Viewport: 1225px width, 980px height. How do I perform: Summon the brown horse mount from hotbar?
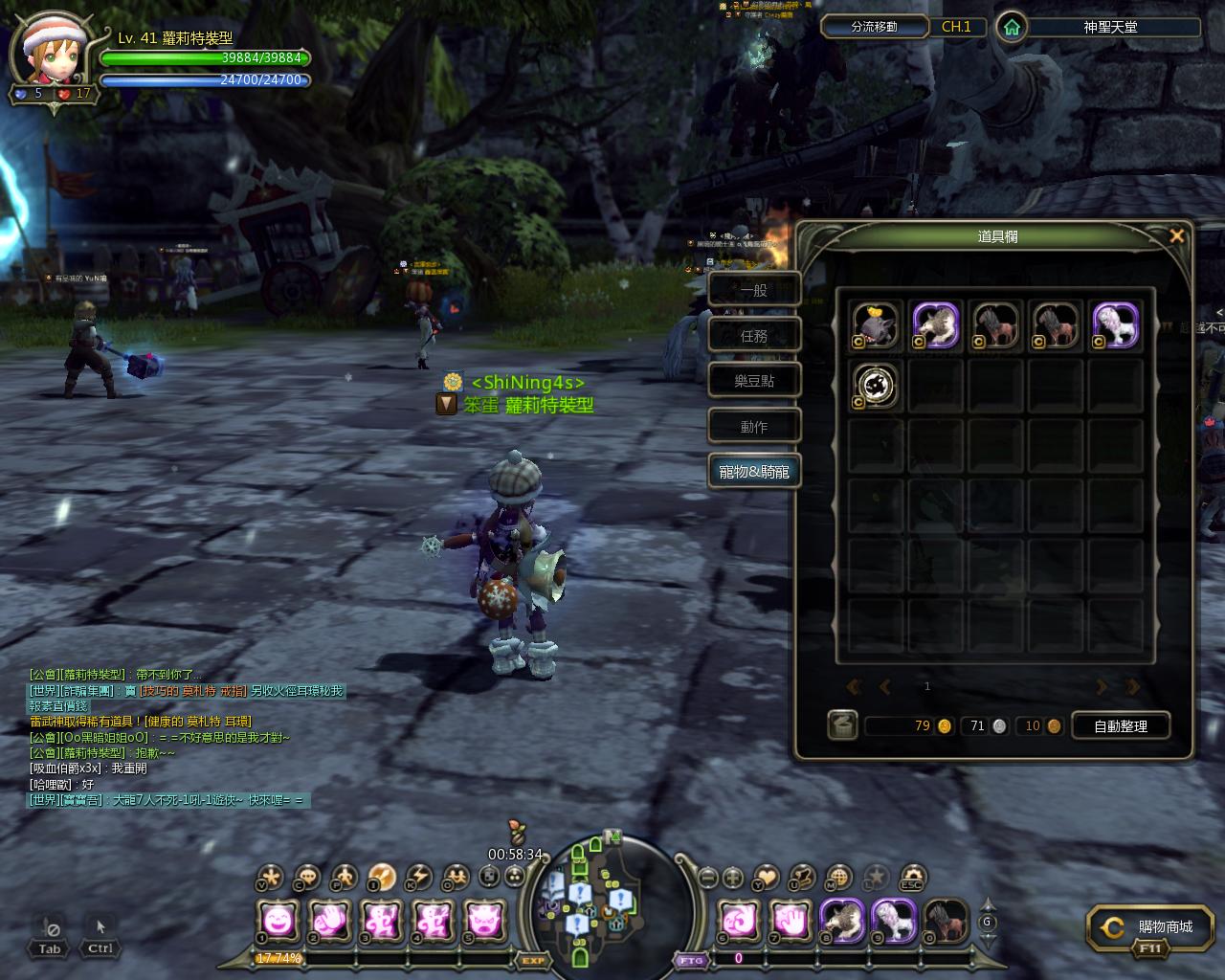(946, 922)
